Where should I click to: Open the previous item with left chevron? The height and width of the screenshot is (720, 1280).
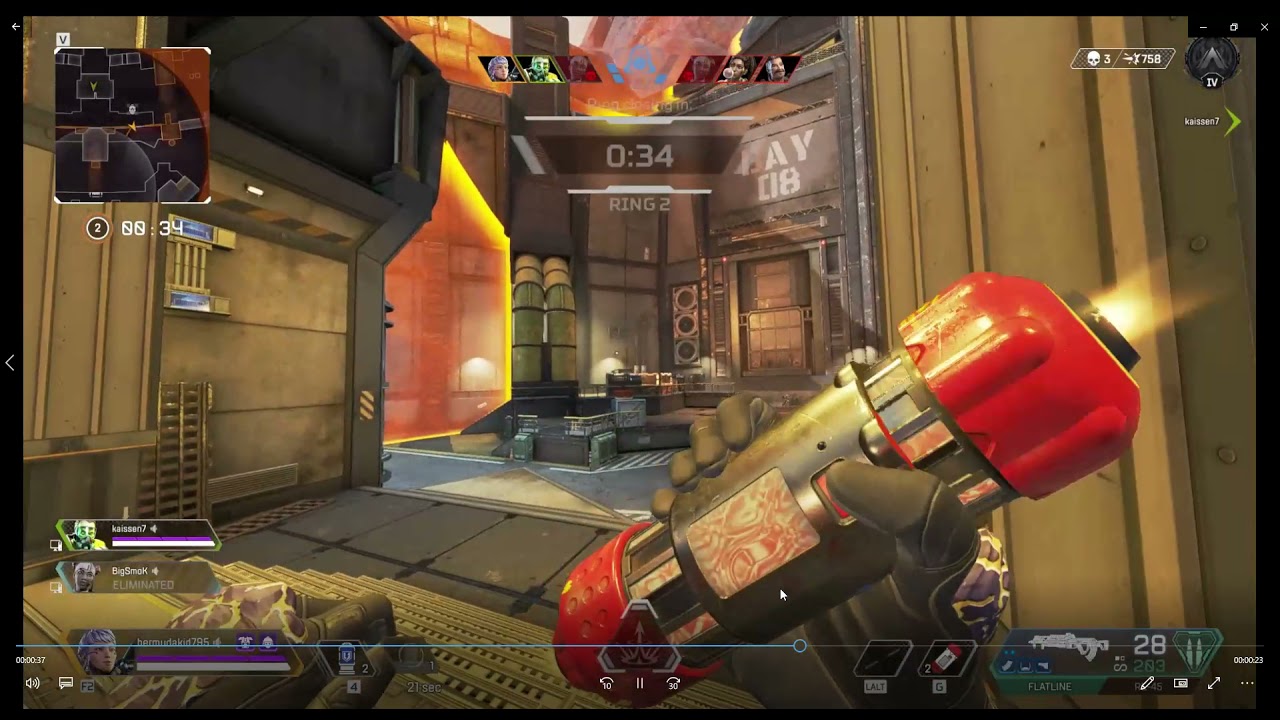pos(10,363)
